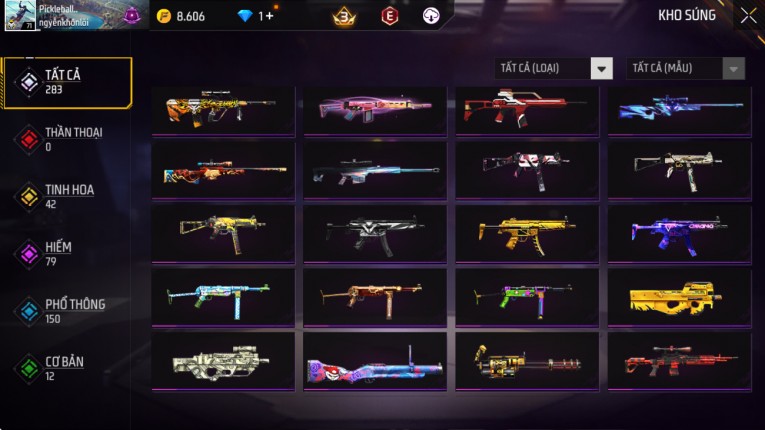
Task: Select the gold Gatling minigun skin
Action: click(x=526, y=361)
